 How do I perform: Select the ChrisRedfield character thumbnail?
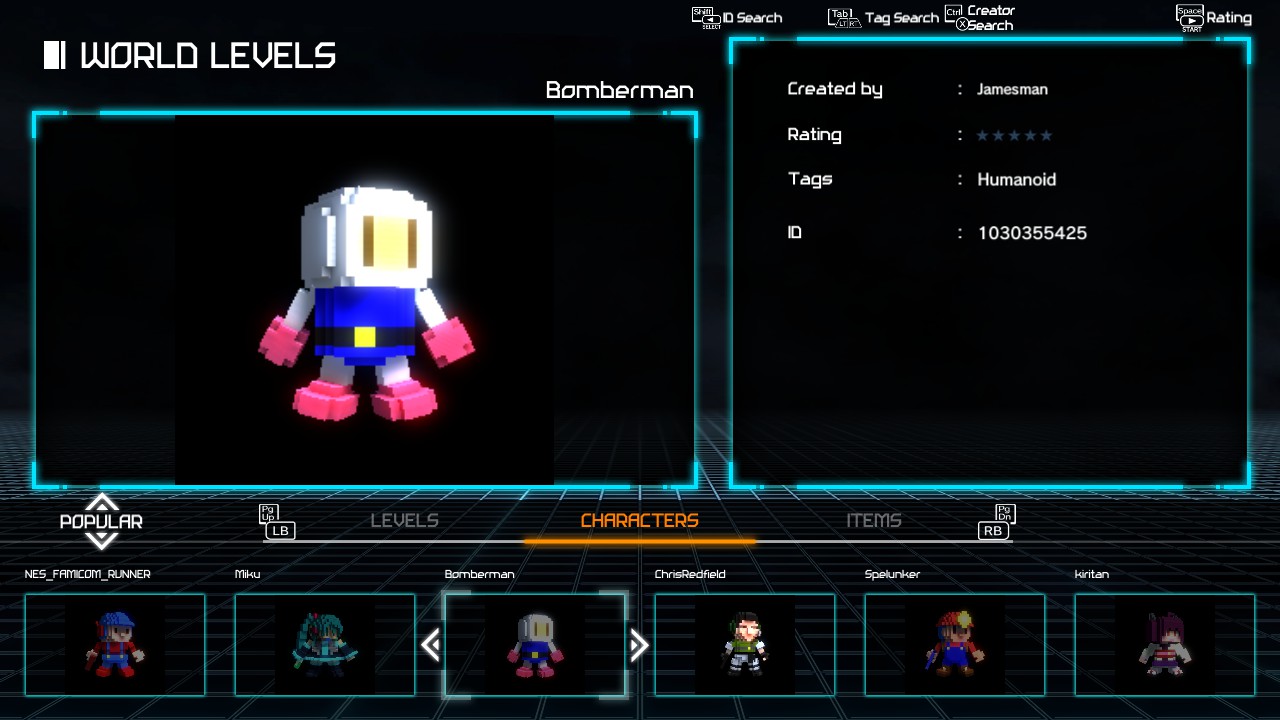(x=745, y=645)
